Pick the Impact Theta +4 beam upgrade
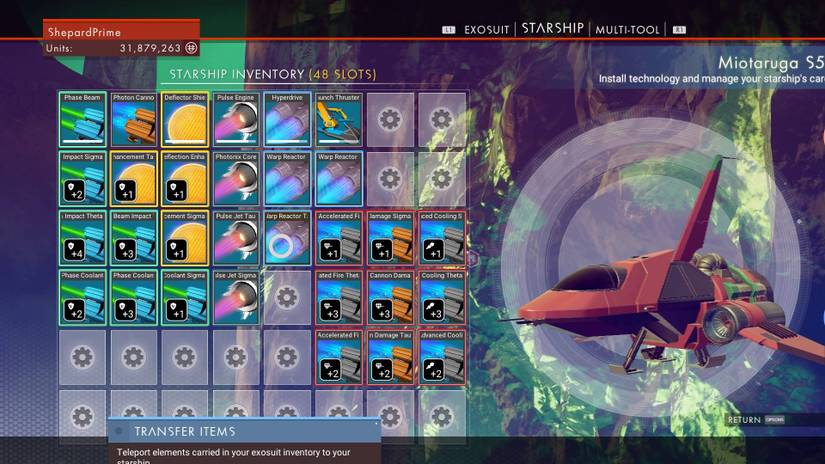The width and height of the screenshot is (825, 464). (83, 238)
